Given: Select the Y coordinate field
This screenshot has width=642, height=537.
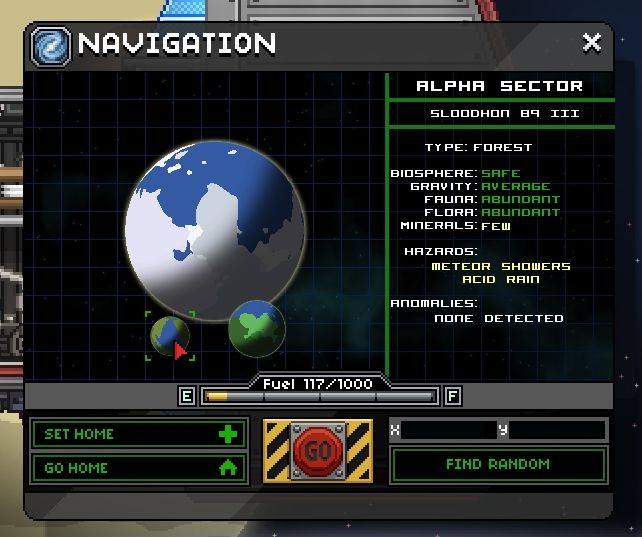Looking at the screenshot, I should (x=556, y=430).
